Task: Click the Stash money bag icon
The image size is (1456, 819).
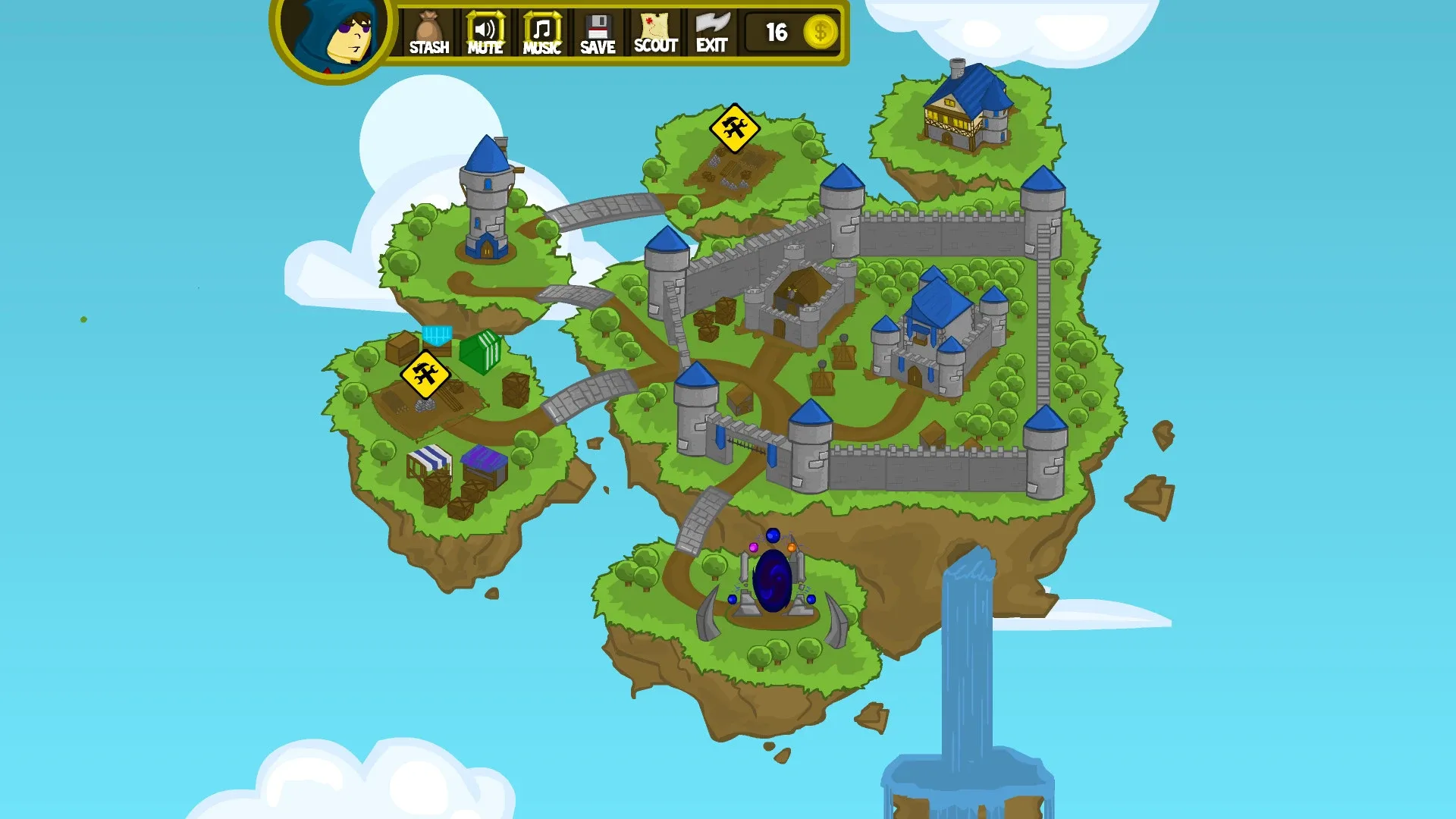Action: pos(428,27)
